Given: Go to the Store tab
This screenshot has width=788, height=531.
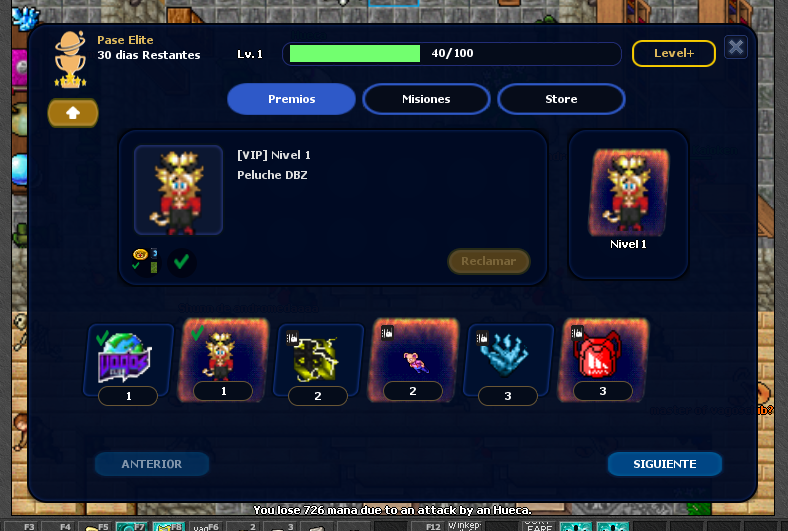Looking at the screenshot, I should pyautogui.click(x=561, y=99).
